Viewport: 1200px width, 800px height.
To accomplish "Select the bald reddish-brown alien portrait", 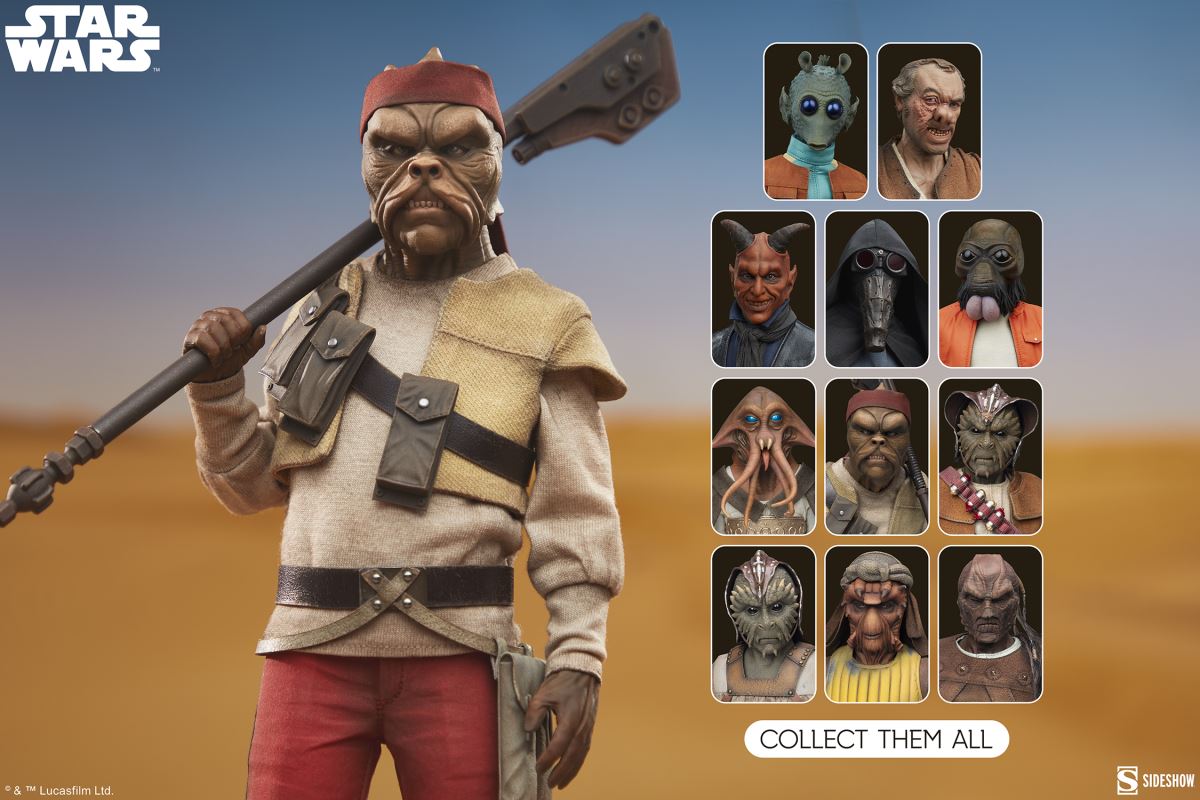I will [x=990, y=623].
